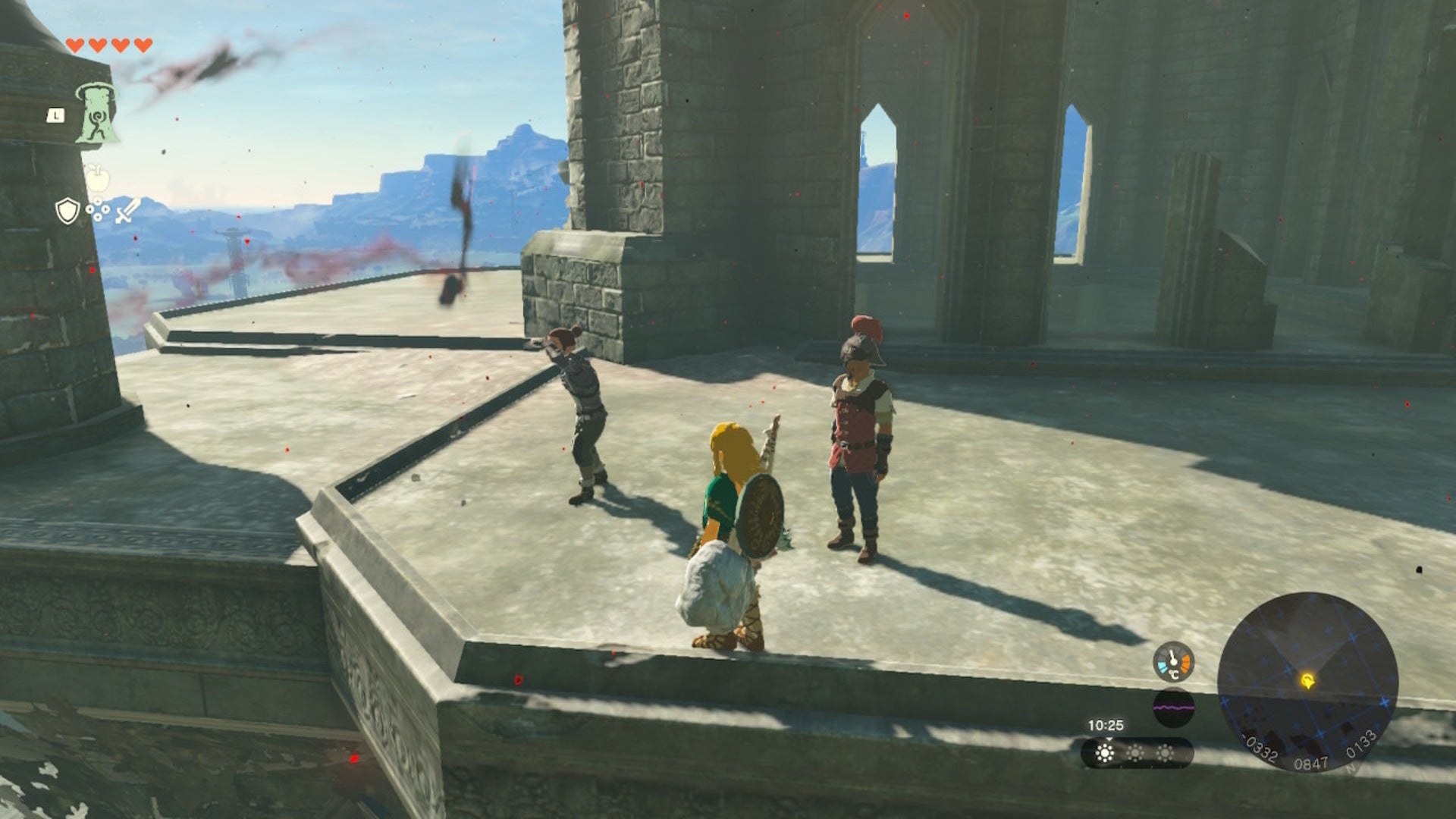Open the shield quick-select icon
1456x819 pixels.
click(67, 211)
